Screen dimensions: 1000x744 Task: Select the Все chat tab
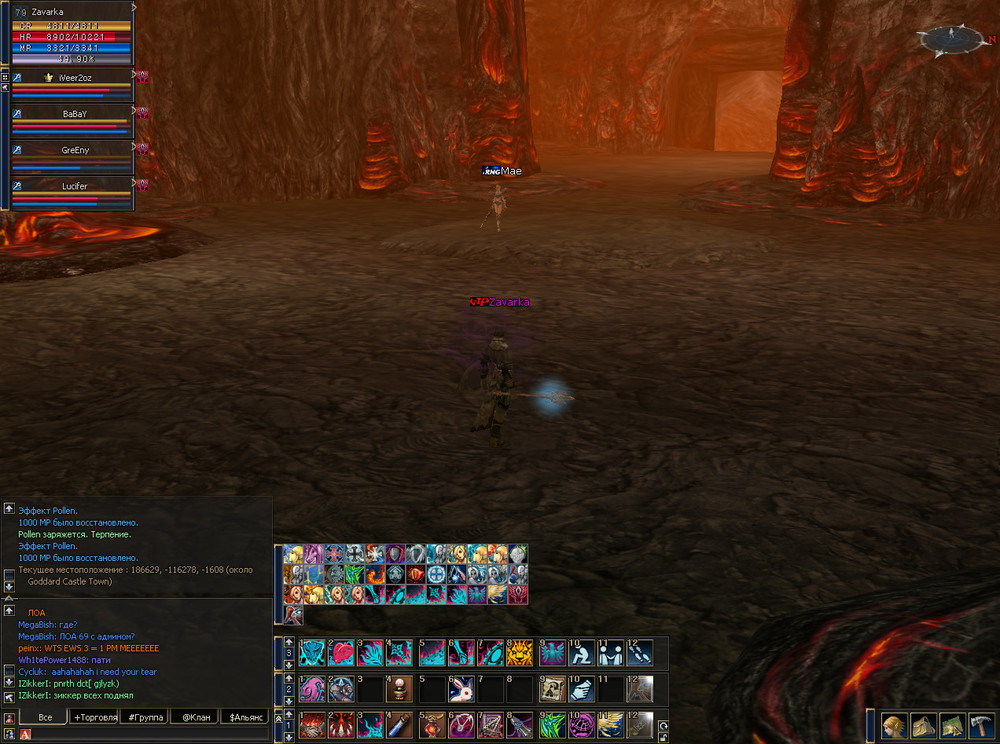(45, 717)
